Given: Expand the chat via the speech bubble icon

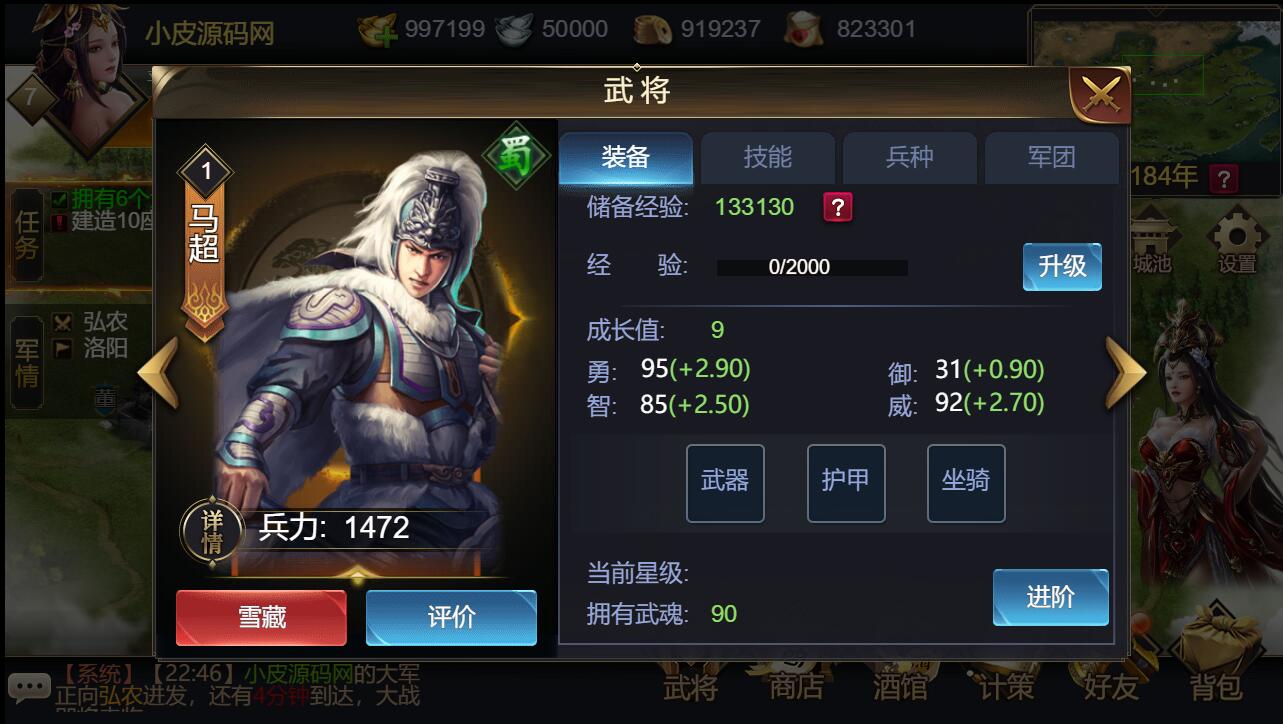Looking at the screenshot, I should [x=30, y=687].
